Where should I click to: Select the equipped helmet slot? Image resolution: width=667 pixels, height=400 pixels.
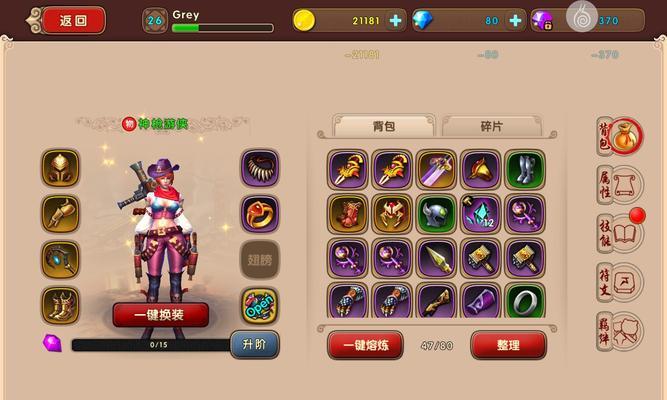point(61,168)
